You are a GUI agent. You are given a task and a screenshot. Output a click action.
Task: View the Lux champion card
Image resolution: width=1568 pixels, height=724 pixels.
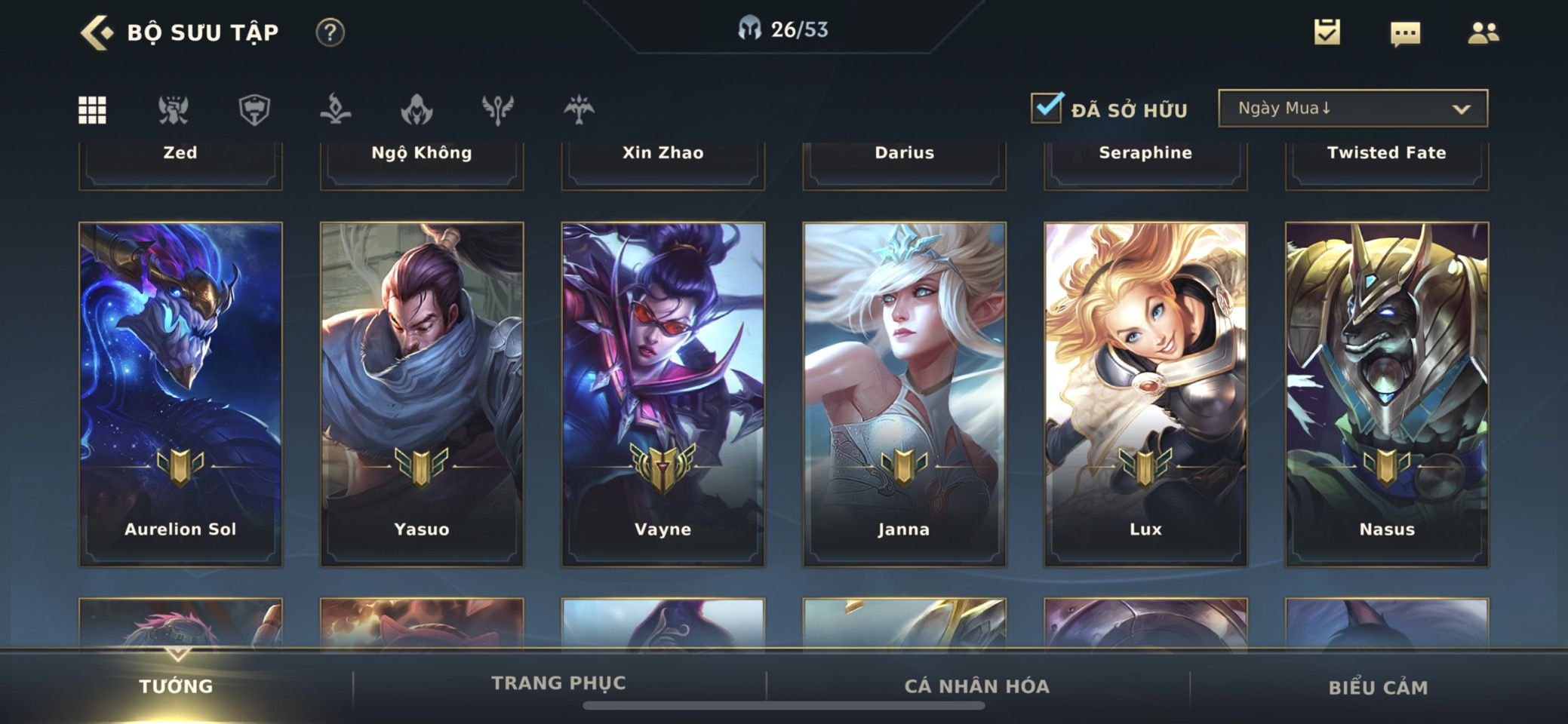pyautogui.click(x=1145, y=394)
